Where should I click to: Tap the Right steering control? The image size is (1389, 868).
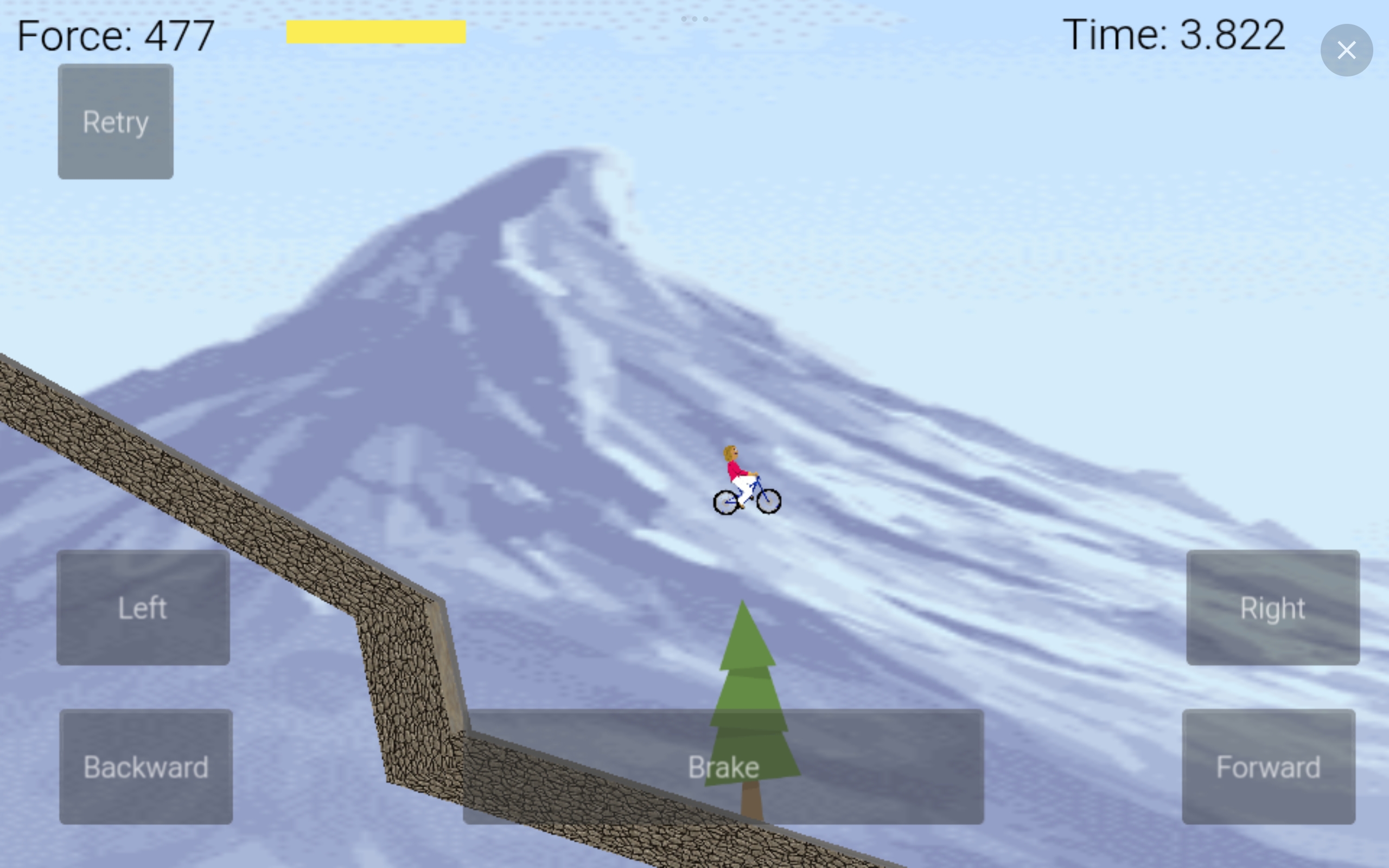[1272, 608]
